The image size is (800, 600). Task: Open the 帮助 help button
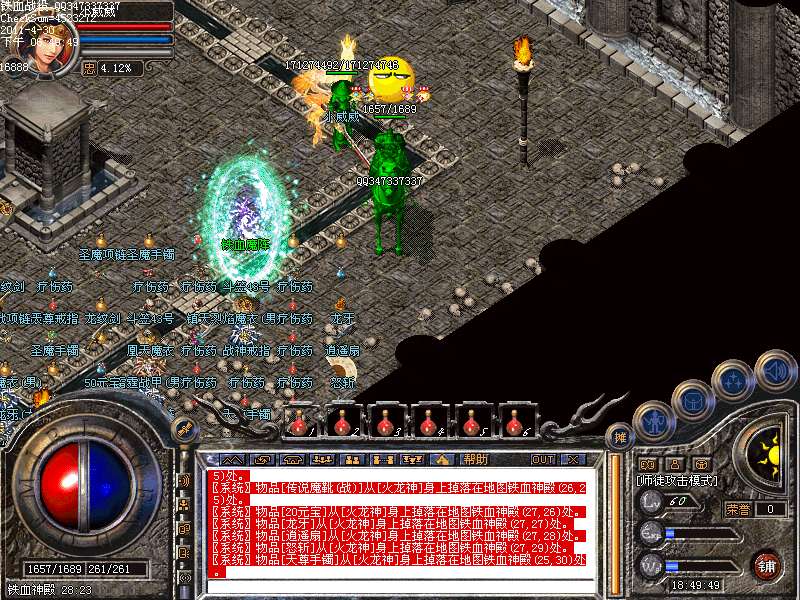click(476, 459)
